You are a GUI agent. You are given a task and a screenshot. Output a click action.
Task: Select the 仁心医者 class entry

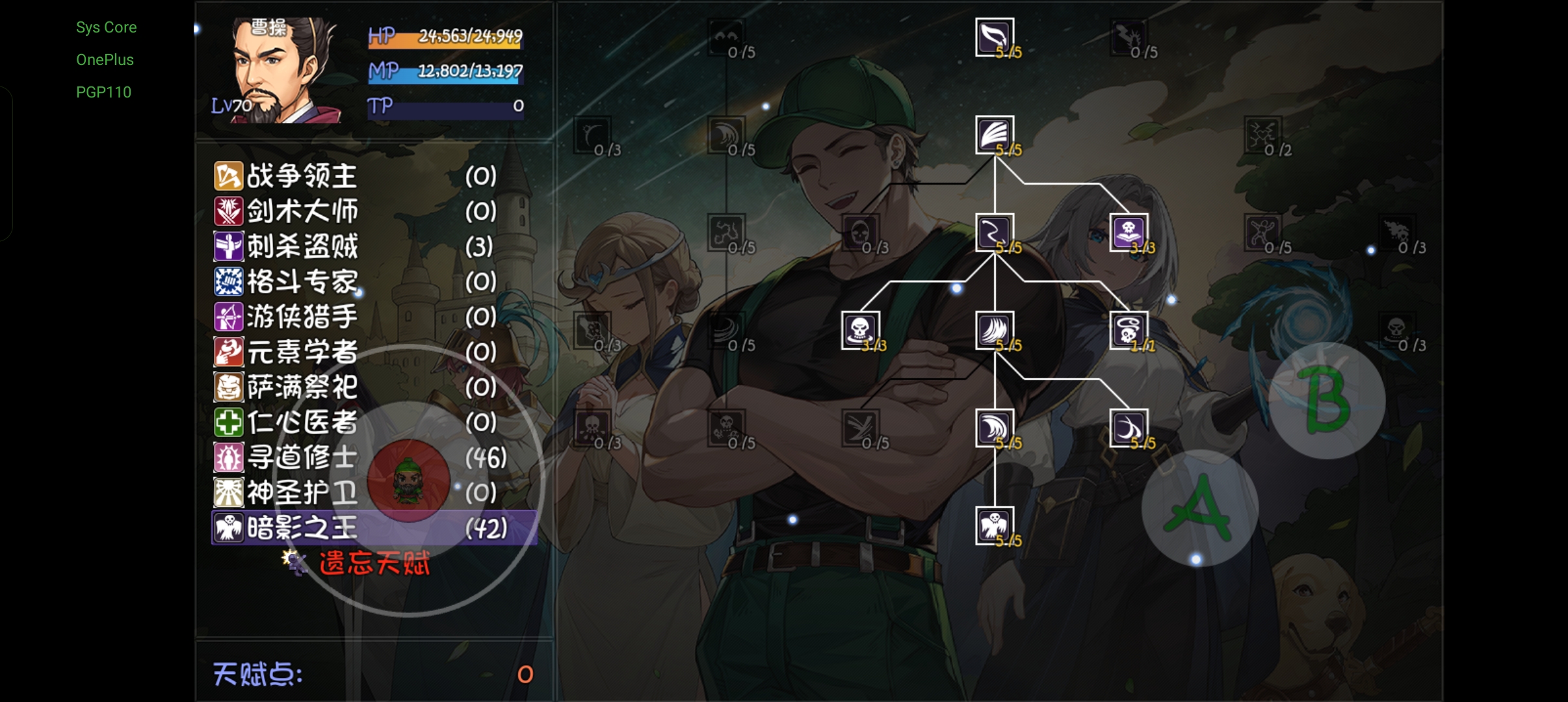click(302, 422)
